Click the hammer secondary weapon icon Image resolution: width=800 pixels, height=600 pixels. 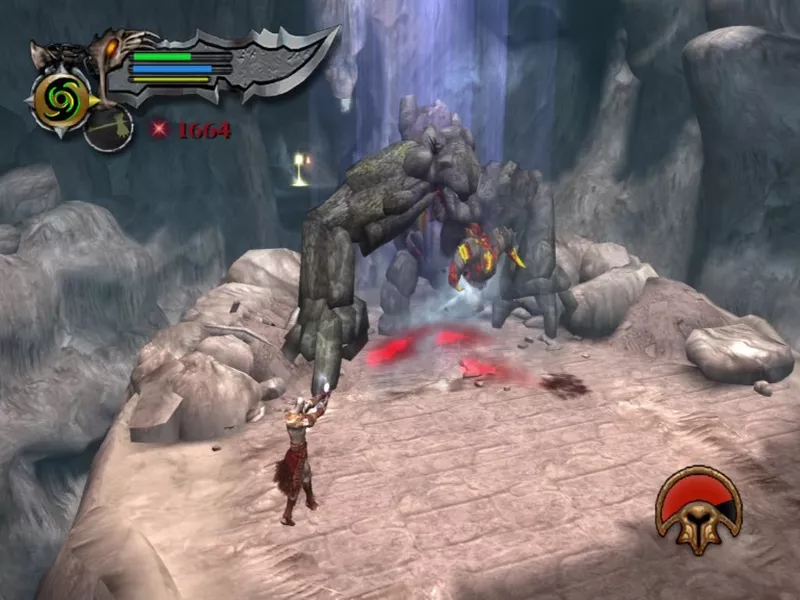click(108, 129)
